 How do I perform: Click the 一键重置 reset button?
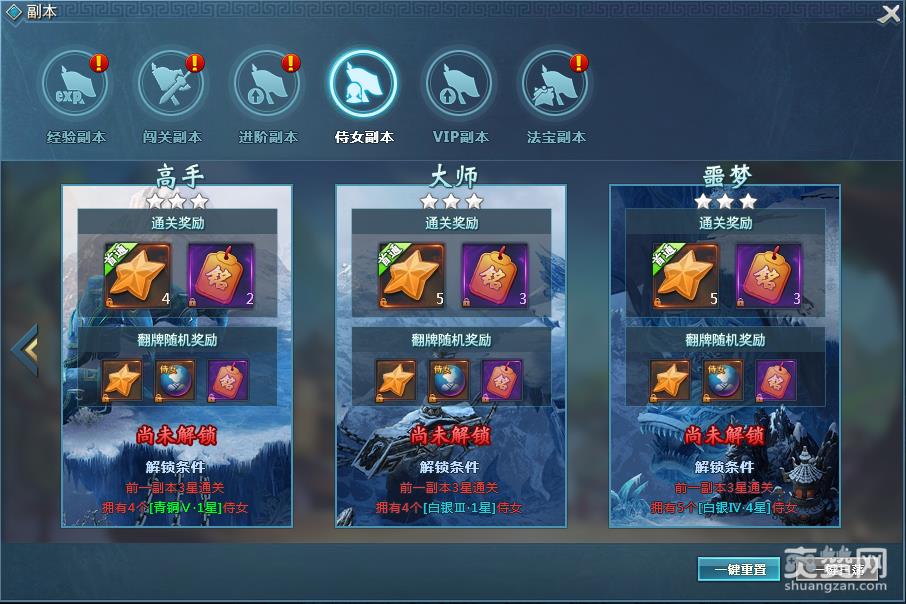738,569
